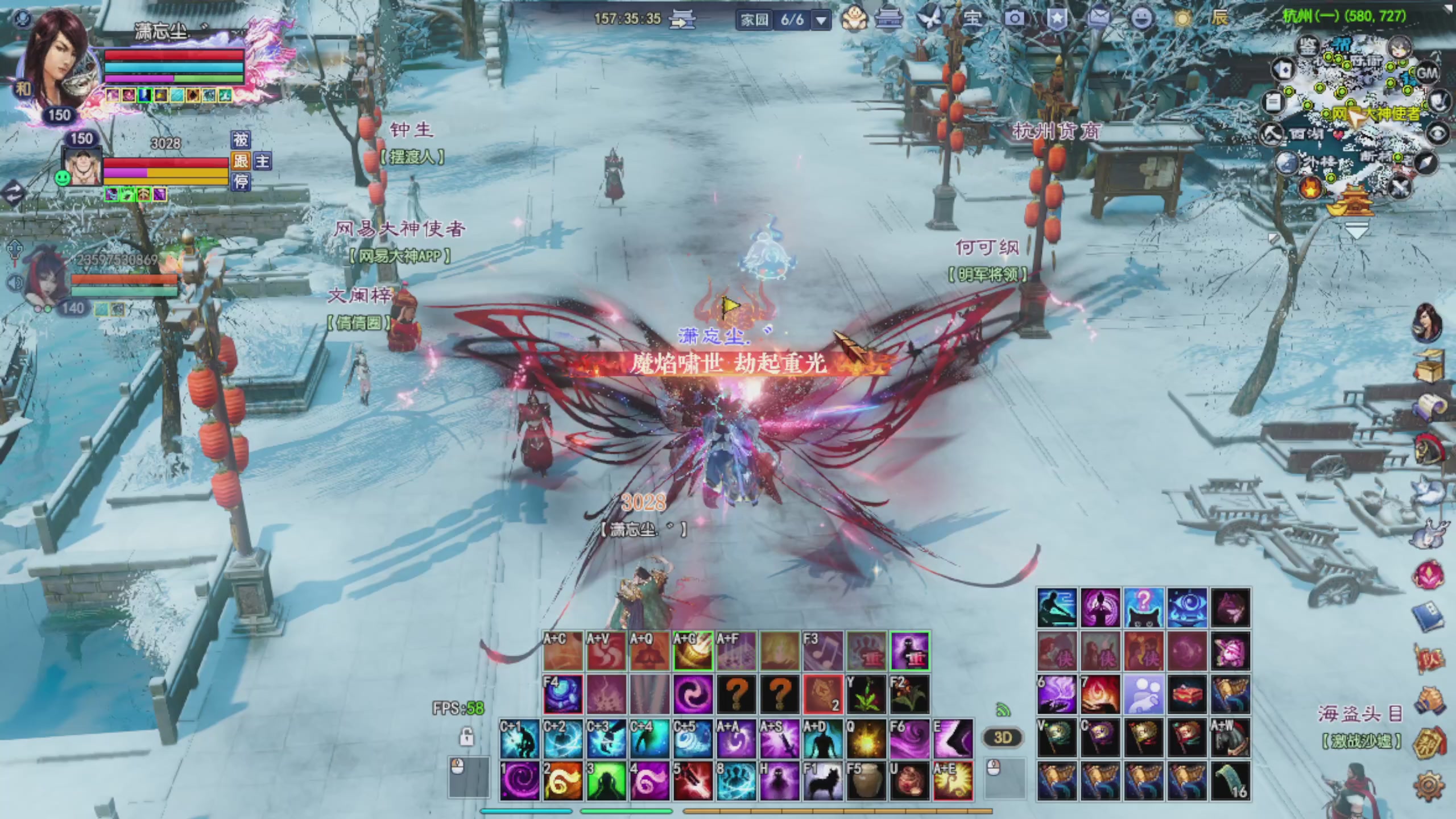Image resolution: width=1456 pixels, height=819 pixels.
Task: Click the GM button by minimap
Action: [1426, 73]
